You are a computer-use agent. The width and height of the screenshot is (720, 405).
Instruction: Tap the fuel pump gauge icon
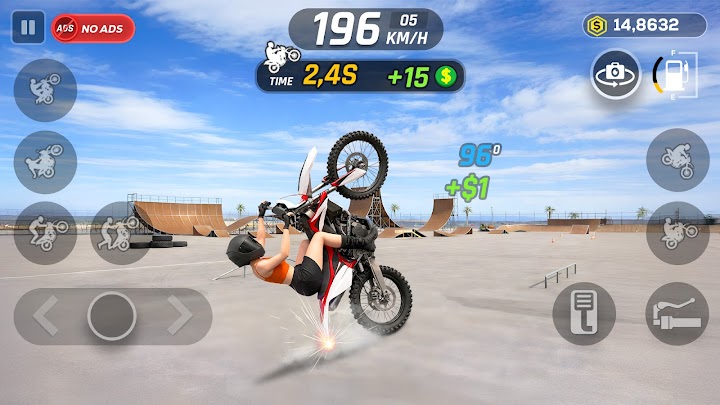click(676, 74)
